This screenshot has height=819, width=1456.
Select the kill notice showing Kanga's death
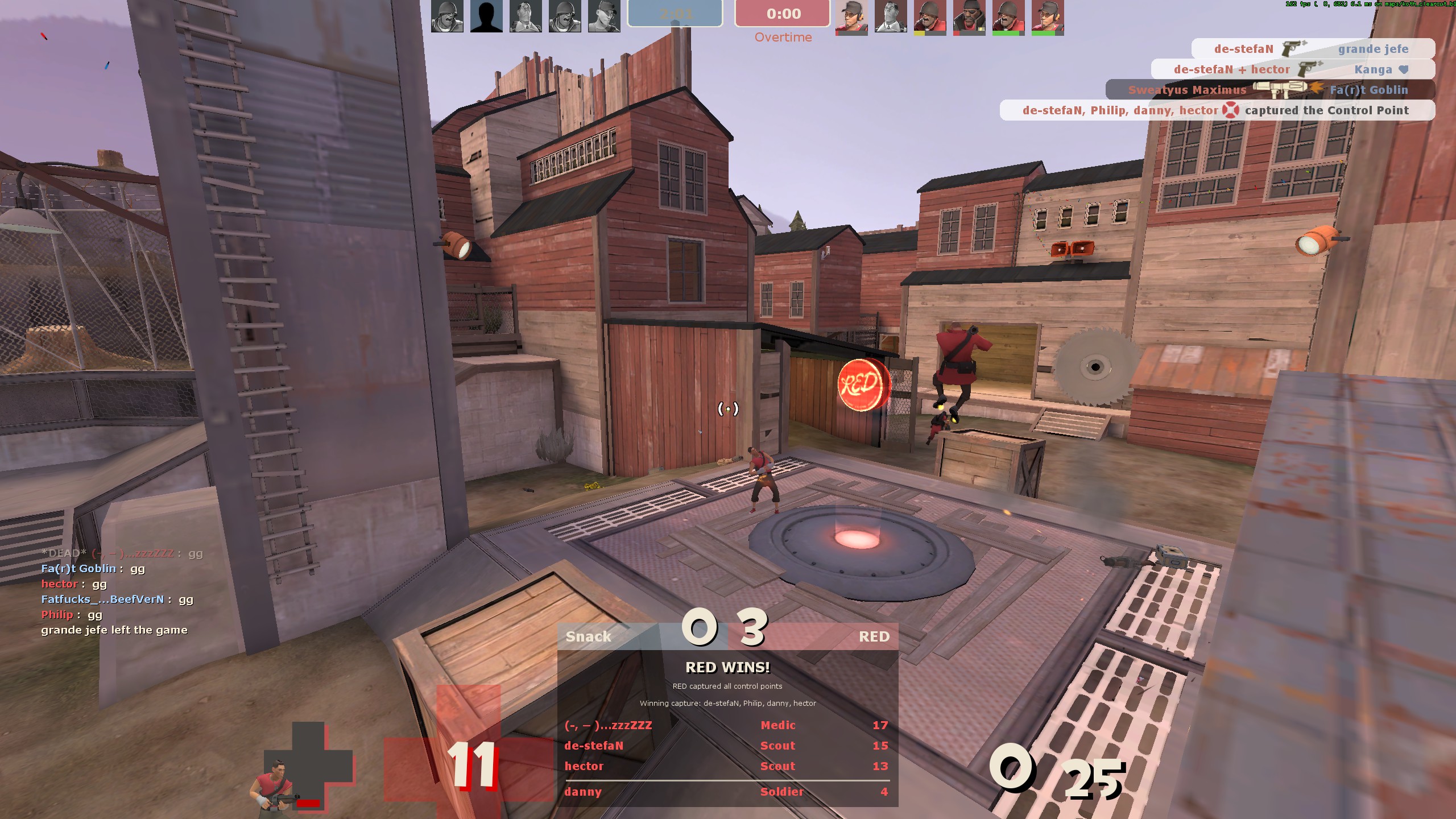click(1292, 69)
